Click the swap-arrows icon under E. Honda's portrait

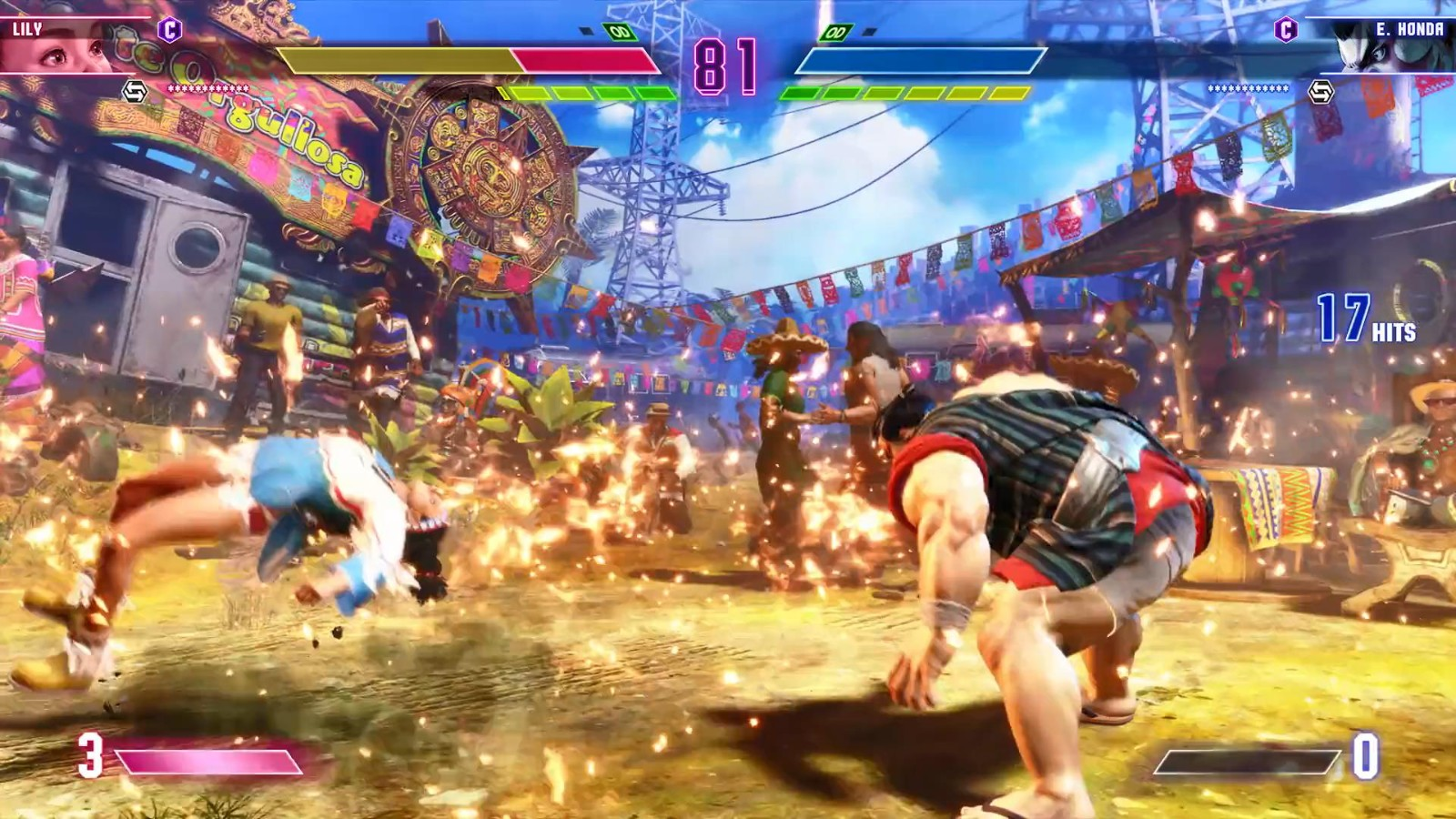click(x=1320, y=91)
